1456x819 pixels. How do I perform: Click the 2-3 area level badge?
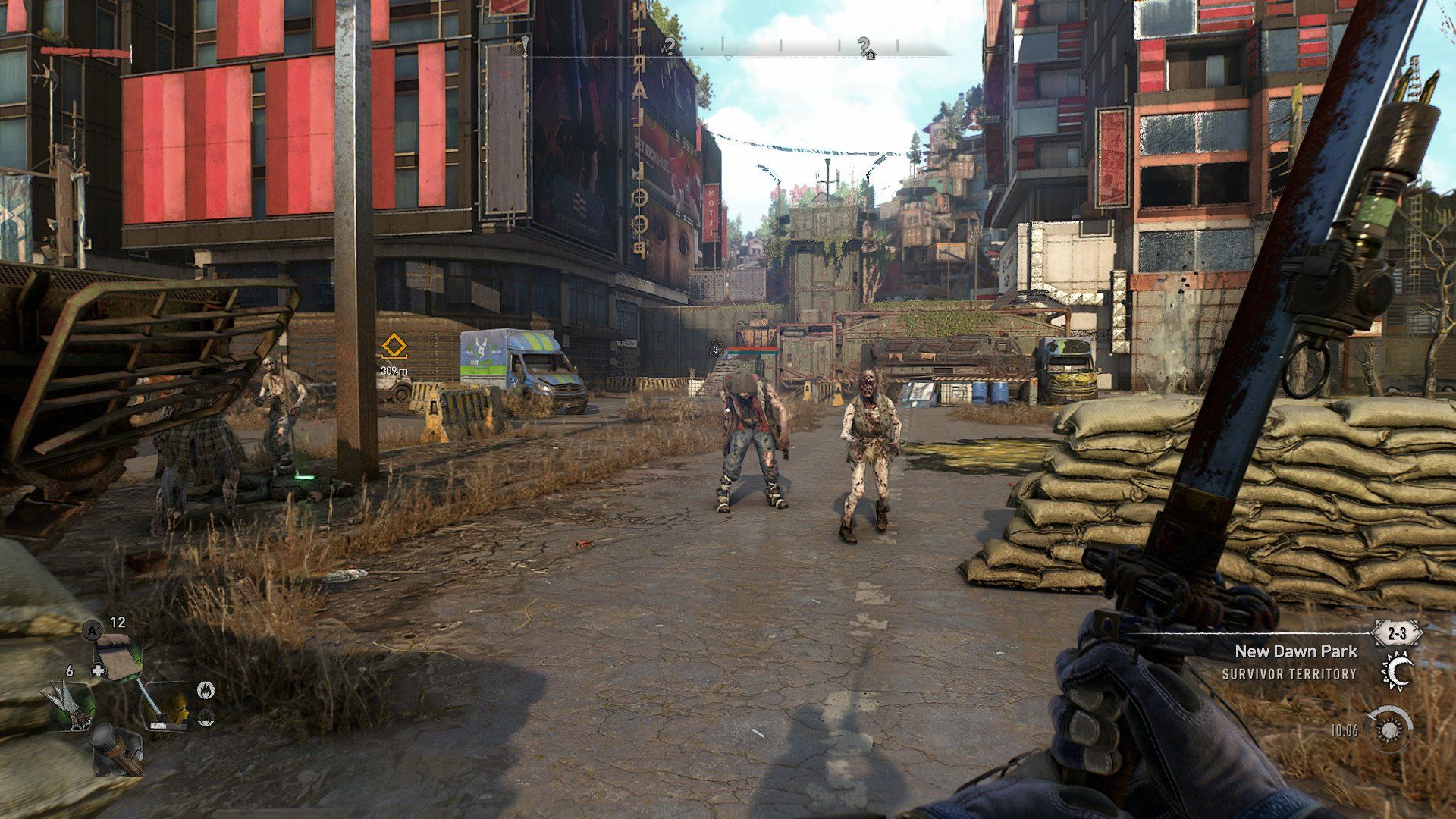(1398, 632)
